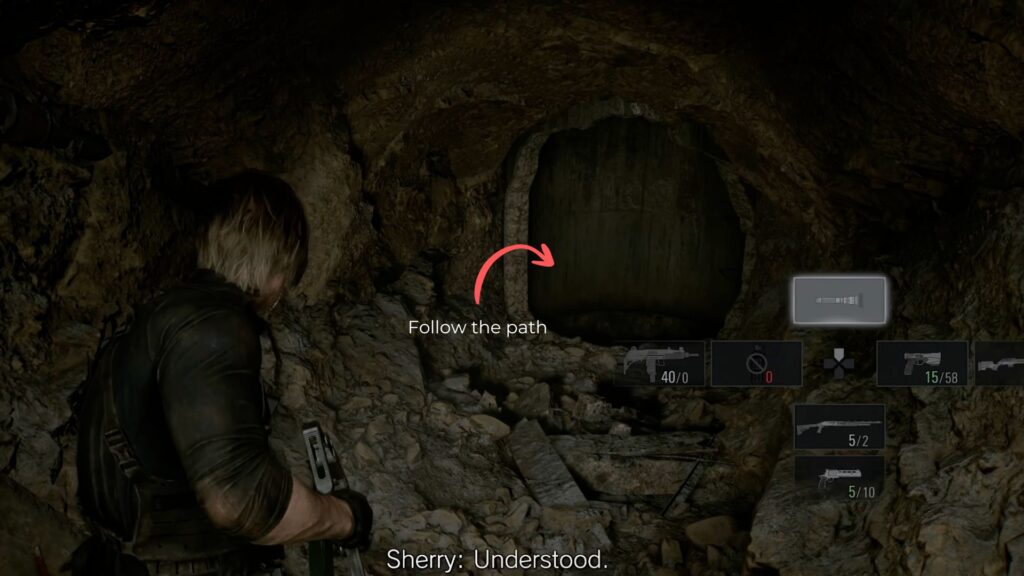Equip the shotgun with 5/2 ammo
Viewport: 1024px width, 576px height.
(839, 427)
